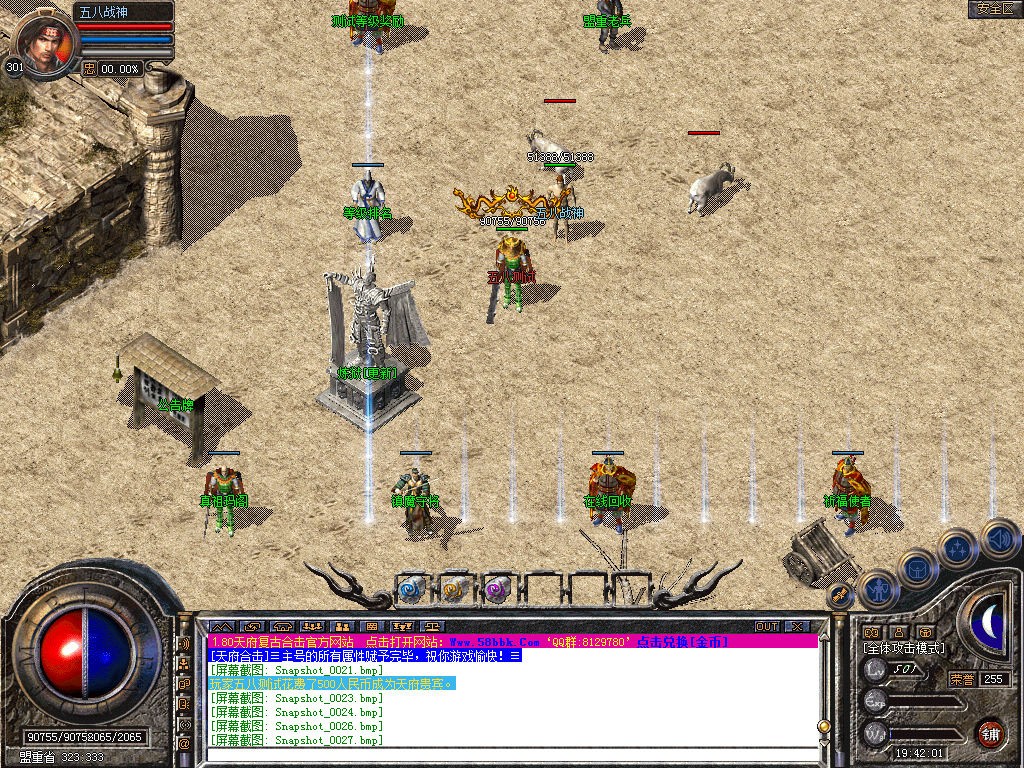Image resolution: width=1024 pixels, height=768 pixels.
Task: Switch the 全体攻击模式 attack mode label
Action: click(x=904, y=648)
